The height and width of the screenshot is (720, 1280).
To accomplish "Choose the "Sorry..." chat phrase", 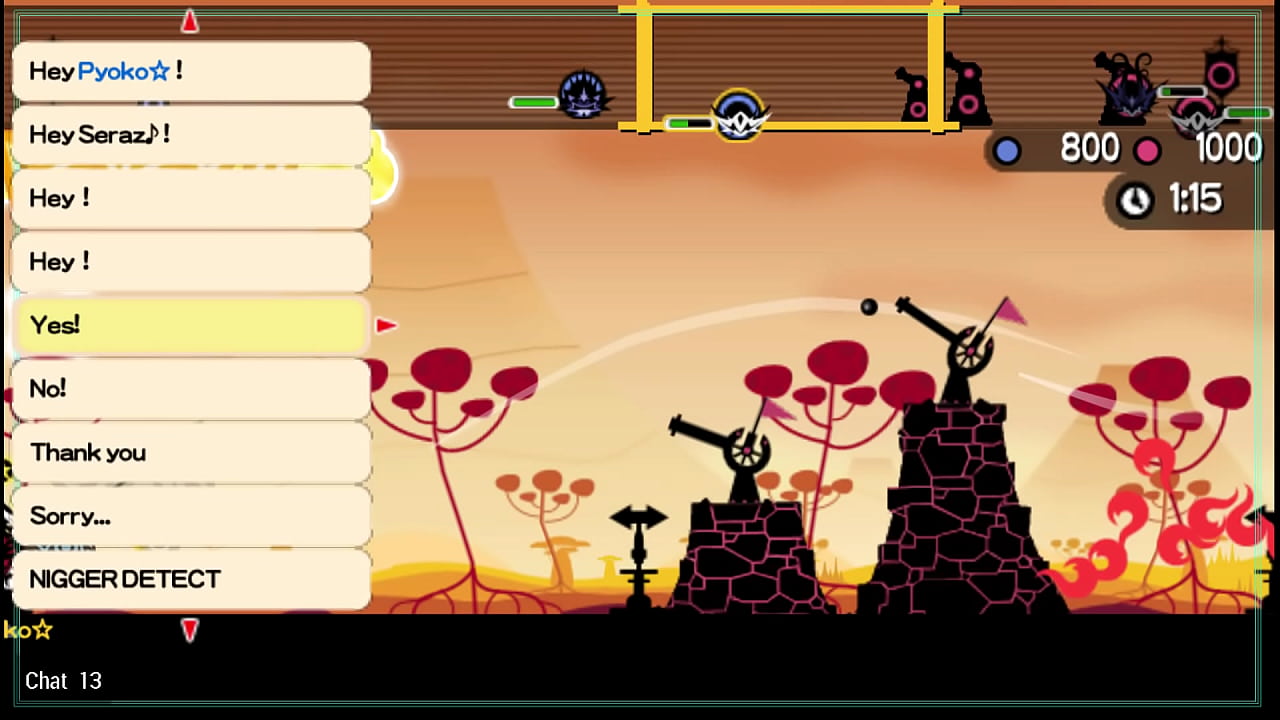I will pos(190,516).
